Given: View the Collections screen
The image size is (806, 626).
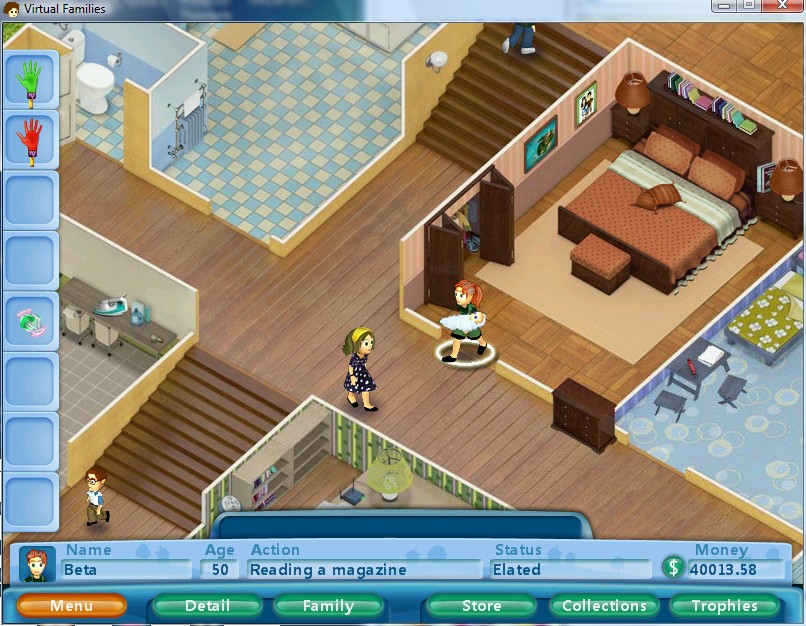Looking at the screenshot, I should pyautogui.click(x=604, y=606).
